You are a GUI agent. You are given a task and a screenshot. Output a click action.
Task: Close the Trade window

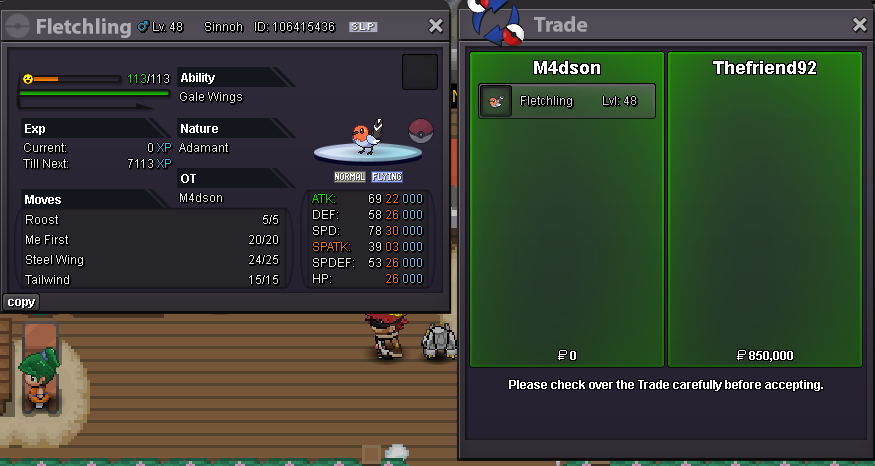859,25
